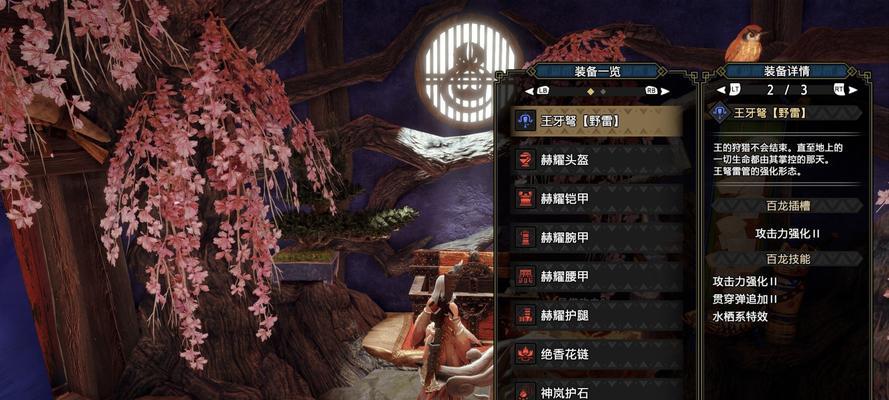Select the 赫耀腰甲 waist armor row
Viewport: 889px width, 400px height.
pos(596,275)
